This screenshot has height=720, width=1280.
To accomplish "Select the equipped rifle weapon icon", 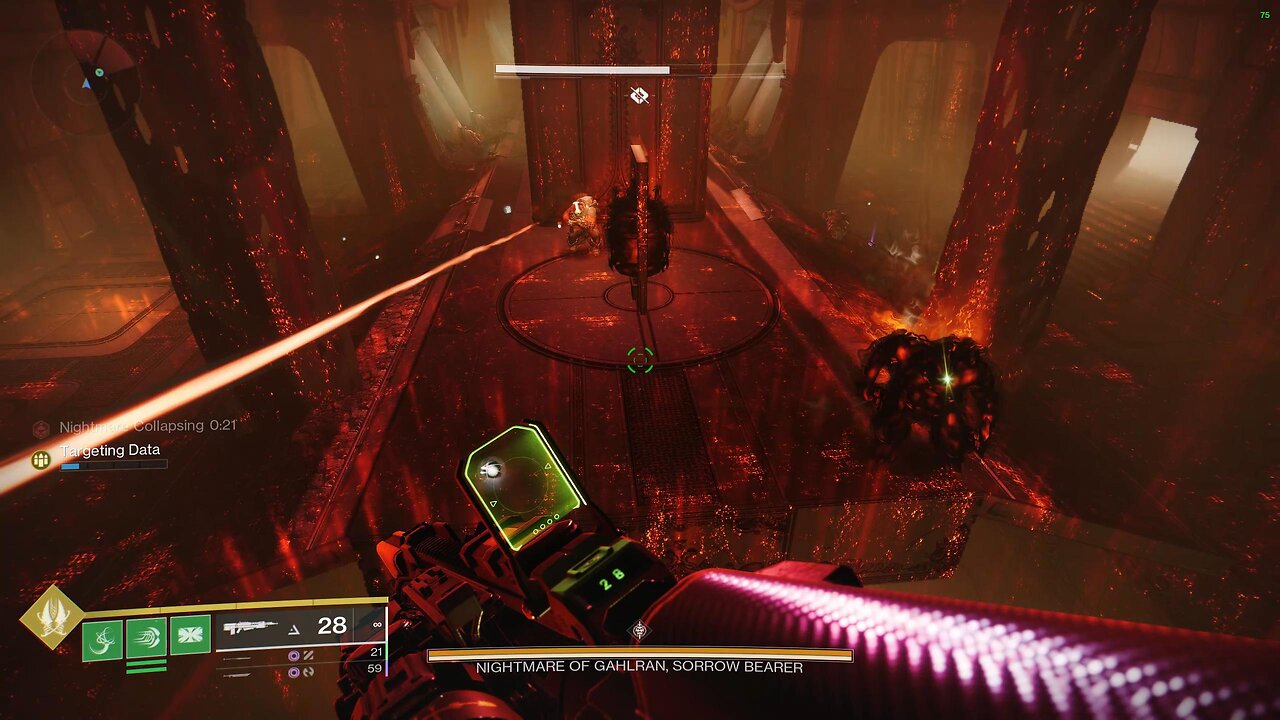I will 250,628.
